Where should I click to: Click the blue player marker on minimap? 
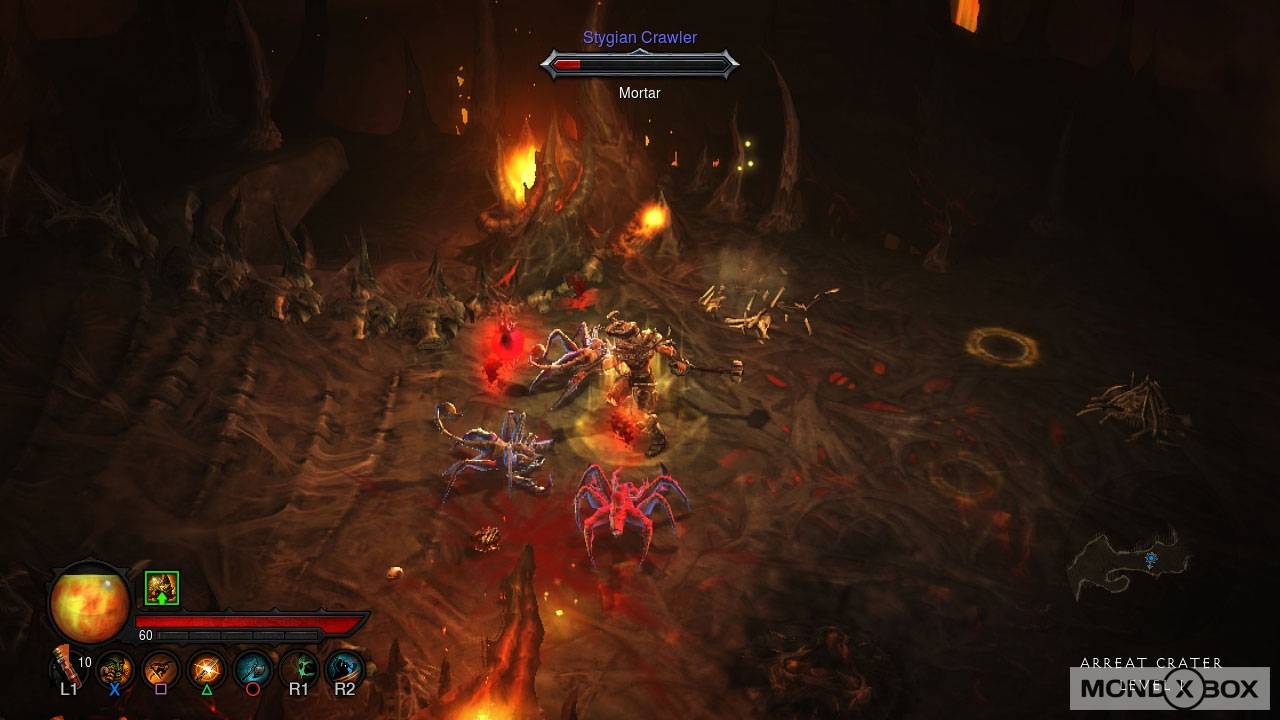pos(1151,559)
